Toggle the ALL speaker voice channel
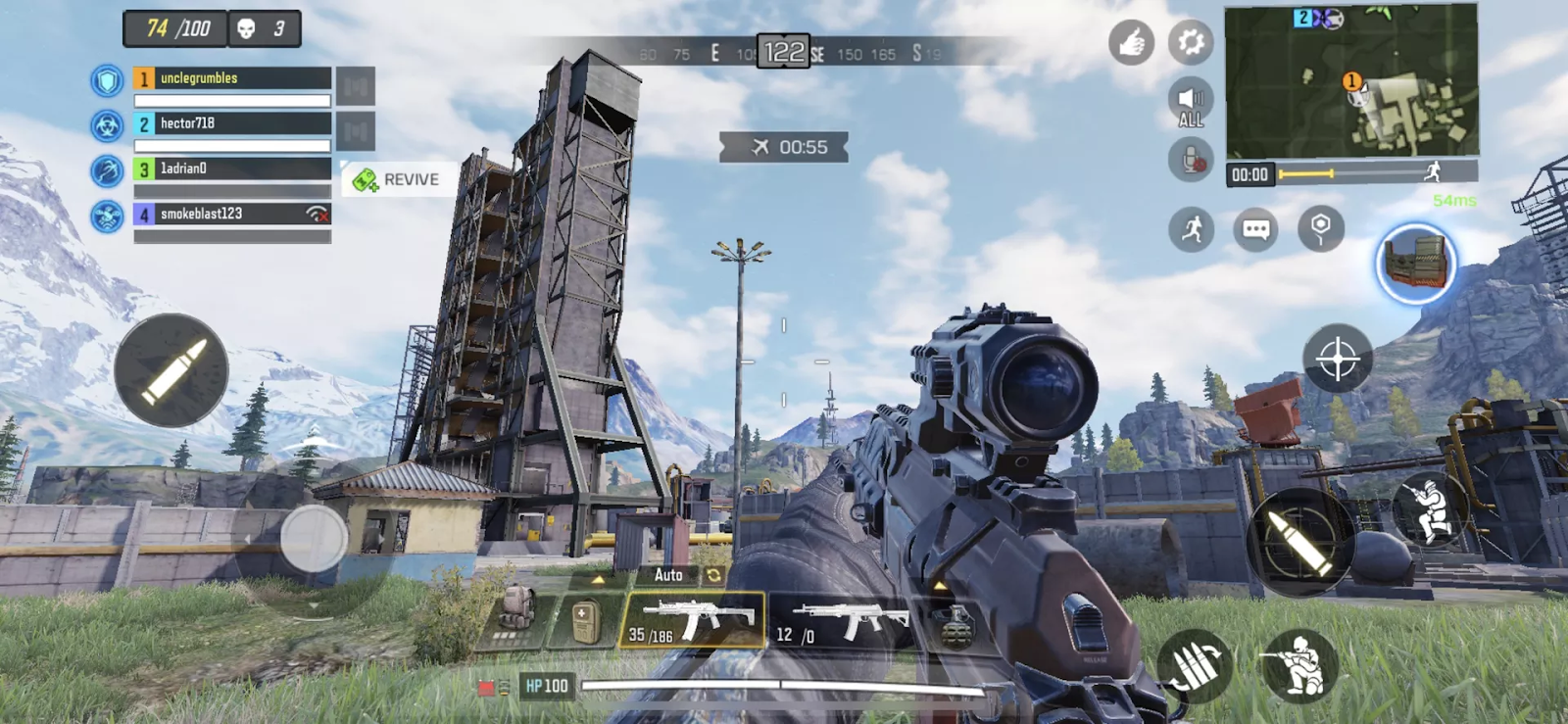The image size is (1568, 724). (x=1191, y=103)
